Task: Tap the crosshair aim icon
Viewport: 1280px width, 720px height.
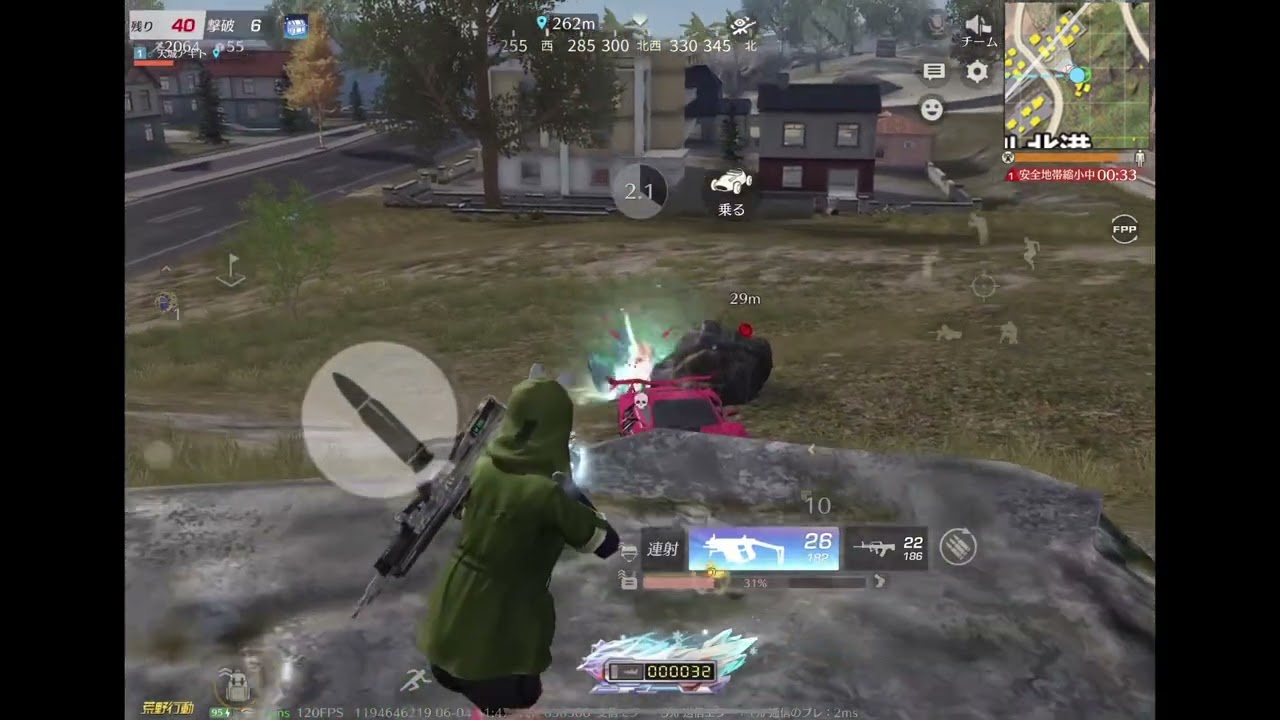Action: 985,287
